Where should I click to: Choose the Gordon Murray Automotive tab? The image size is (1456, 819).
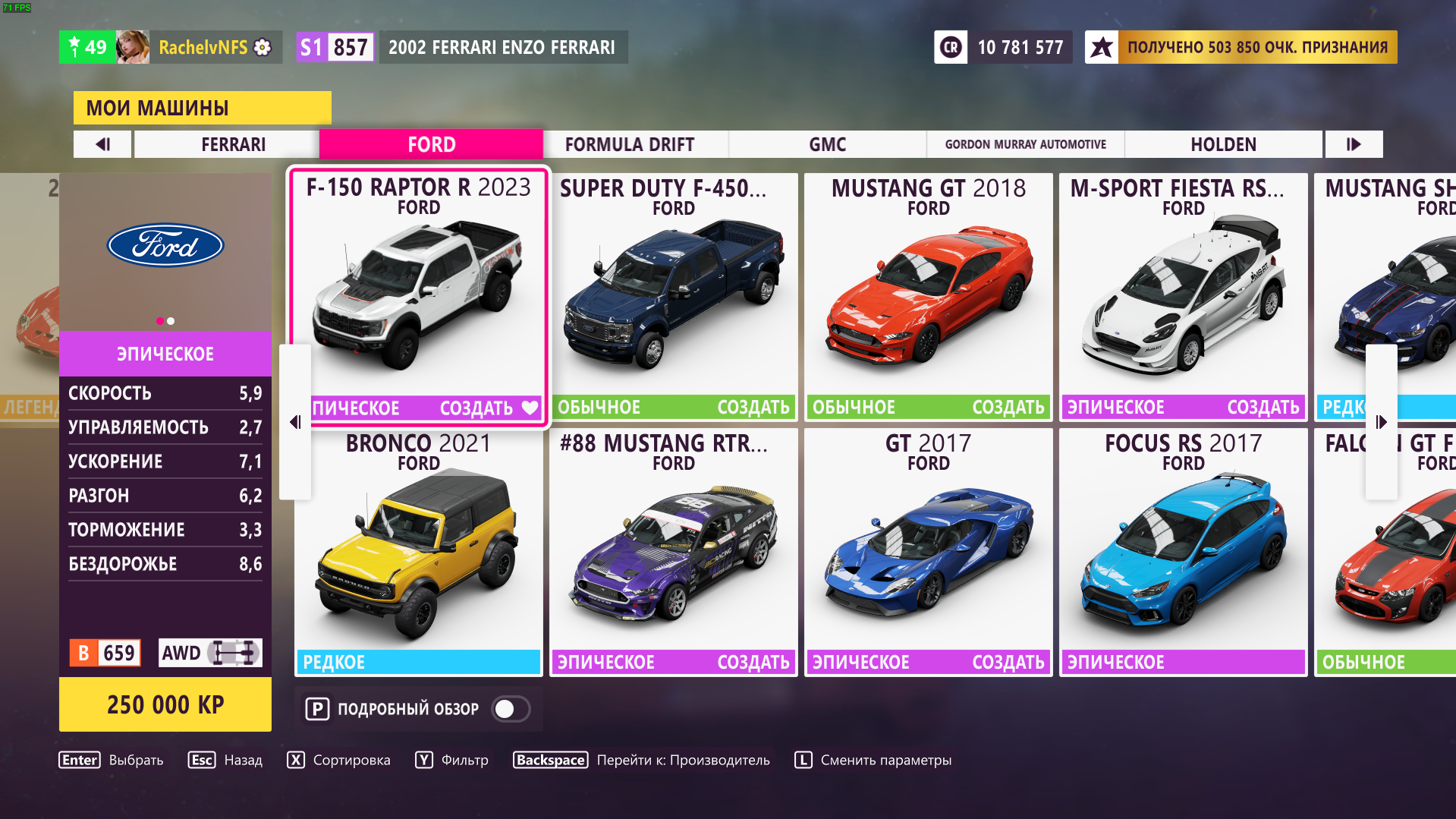coord(1025,144)
